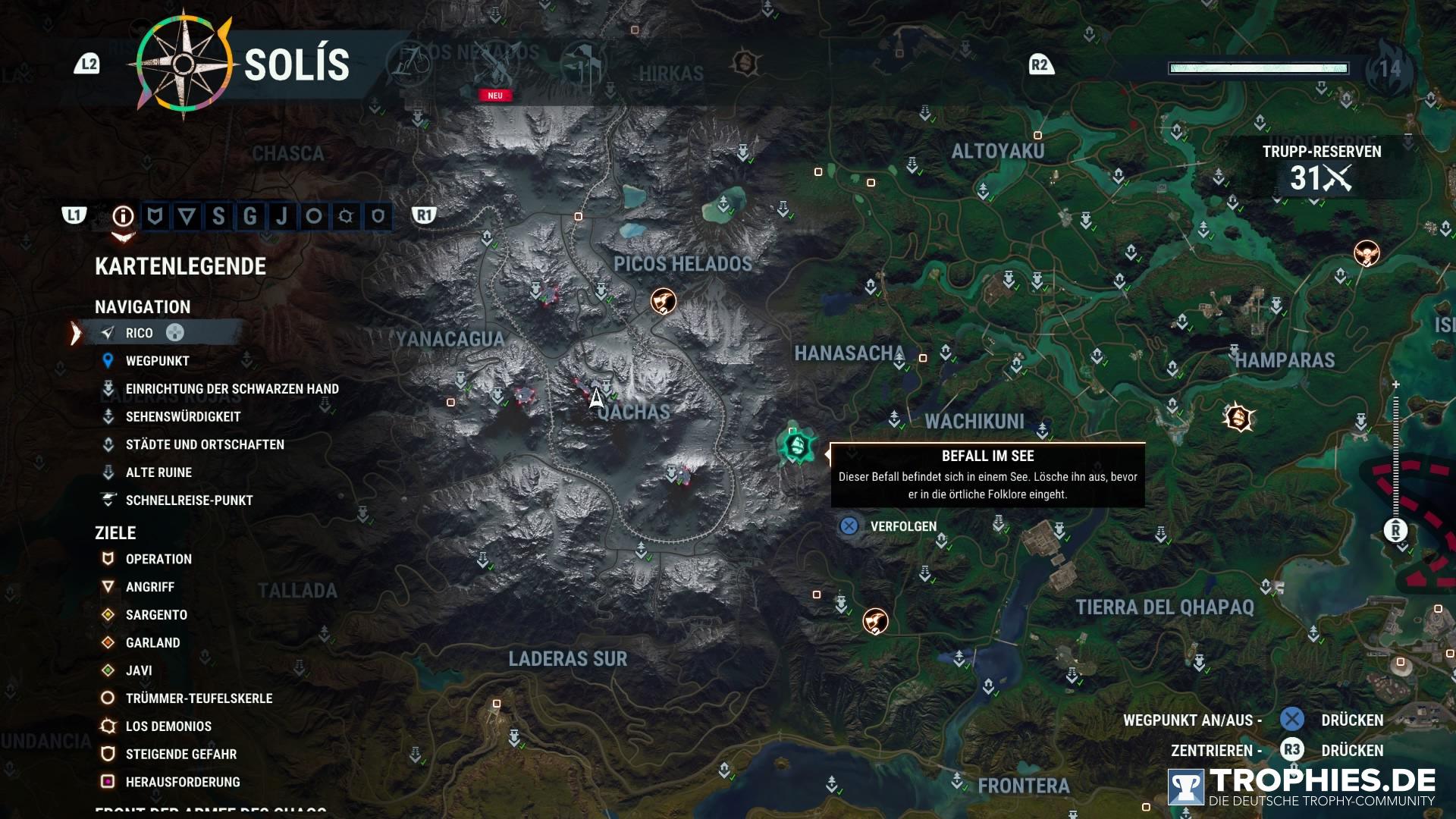Select the Schnellreise-Punkt legend entry
The width and height of the screenshot is (1456, 819).
coord(189,500)
